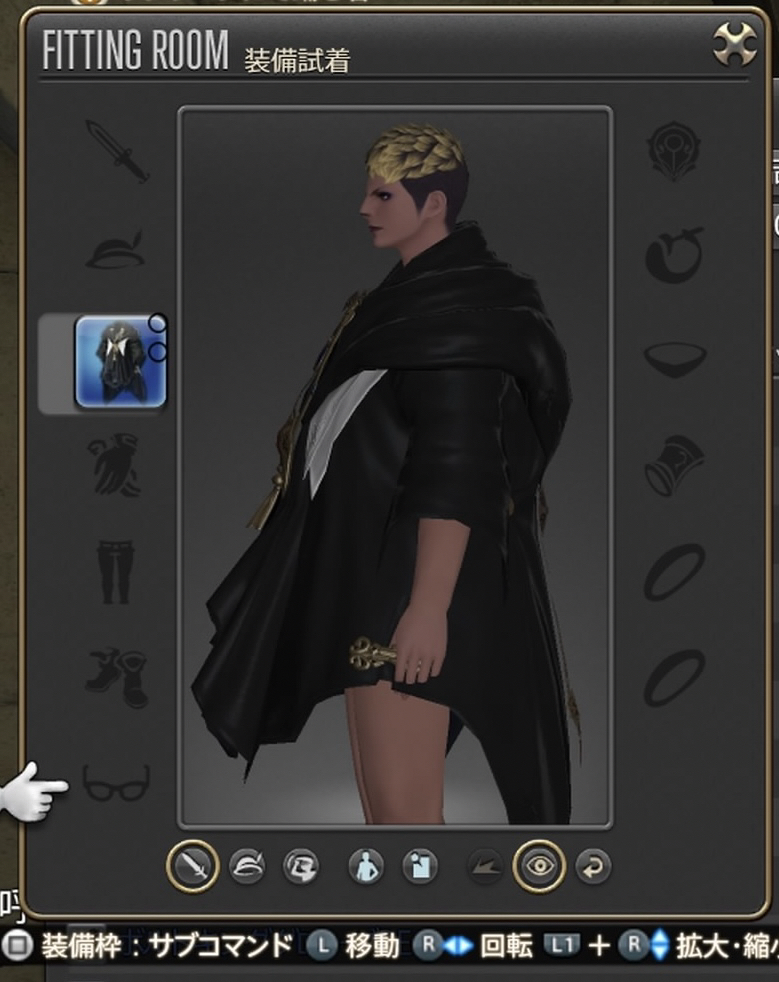Screen dimensions: 779x982
Task: Toggle headgear display hat button
Action: point(246,866)
